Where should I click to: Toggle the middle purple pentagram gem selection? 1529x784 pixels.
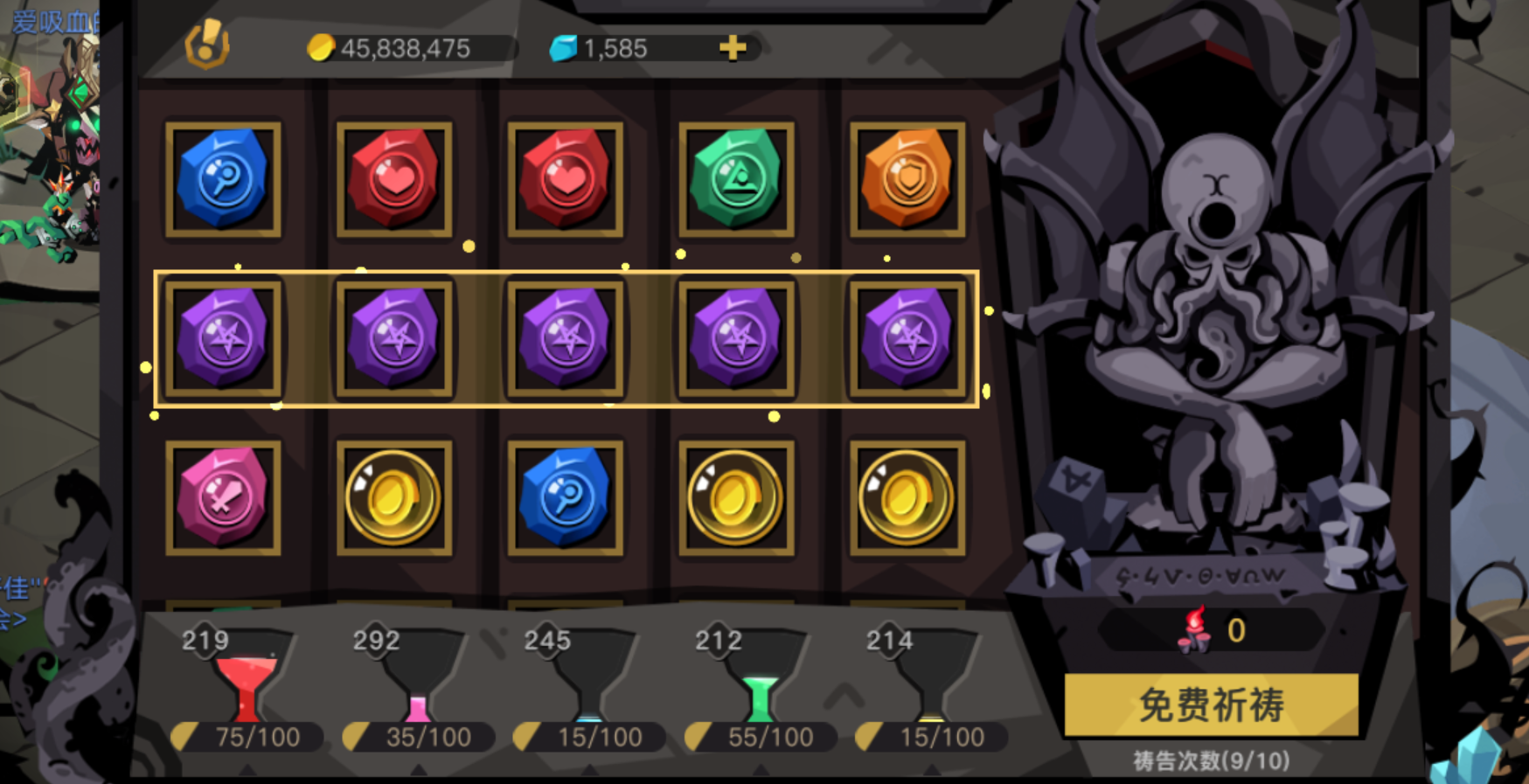pos(564,339)
